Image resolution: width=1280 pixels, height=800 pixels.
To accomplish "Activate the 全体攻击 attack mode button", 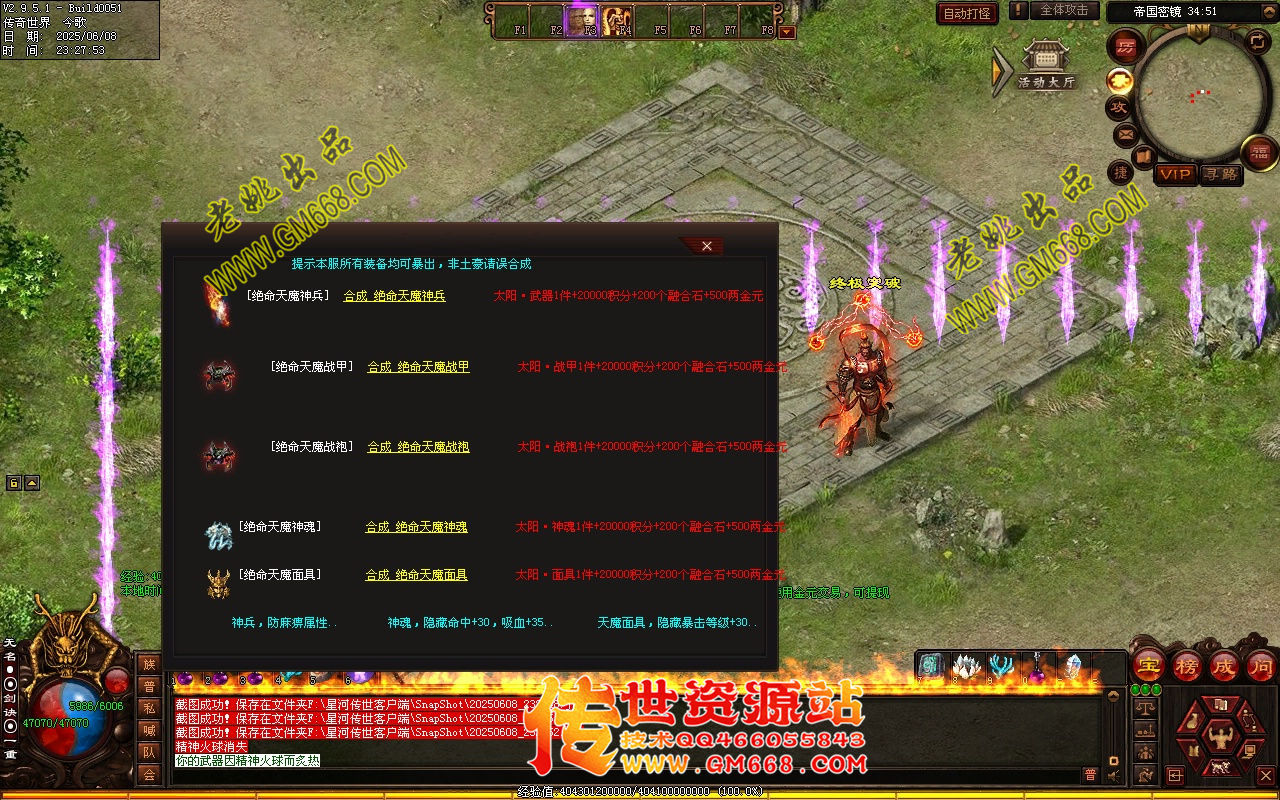I will tap(1064, 11).
